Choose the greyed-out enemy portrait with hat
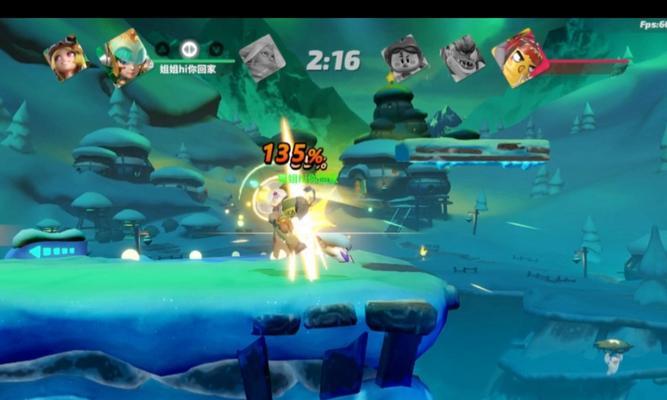The width and height of the screenshot is (667, 400). click(404, 58)
